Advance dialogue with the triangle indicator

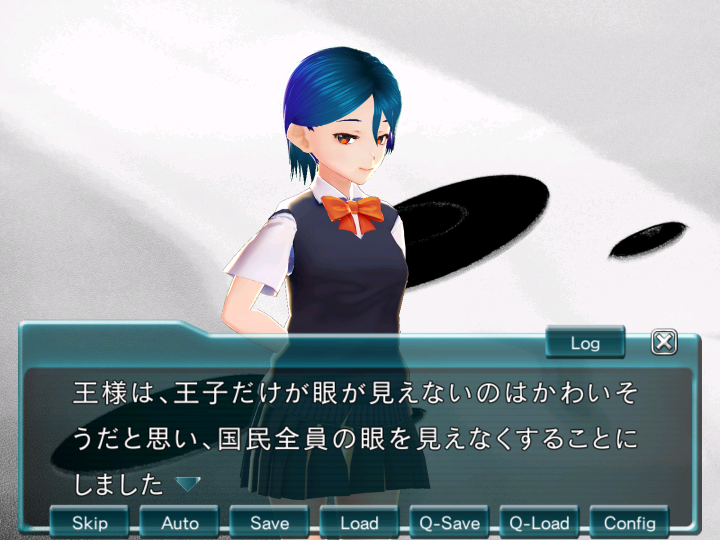[x=188, y=484]
